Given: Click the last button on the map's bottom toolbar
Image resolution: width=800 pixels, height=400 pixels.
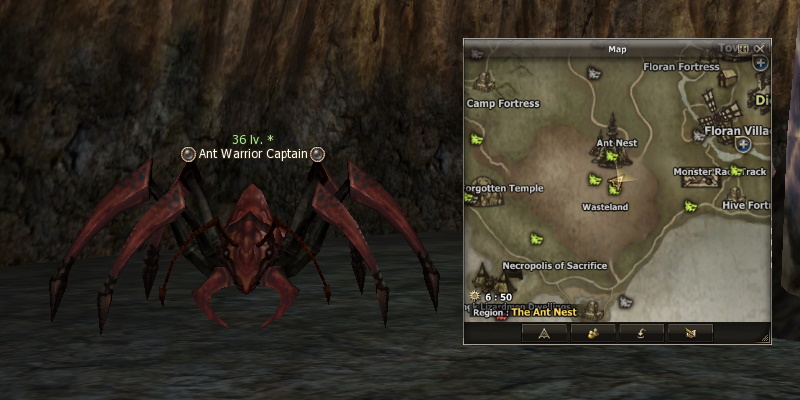Looking at the screenshot, I should click(690, 333).
